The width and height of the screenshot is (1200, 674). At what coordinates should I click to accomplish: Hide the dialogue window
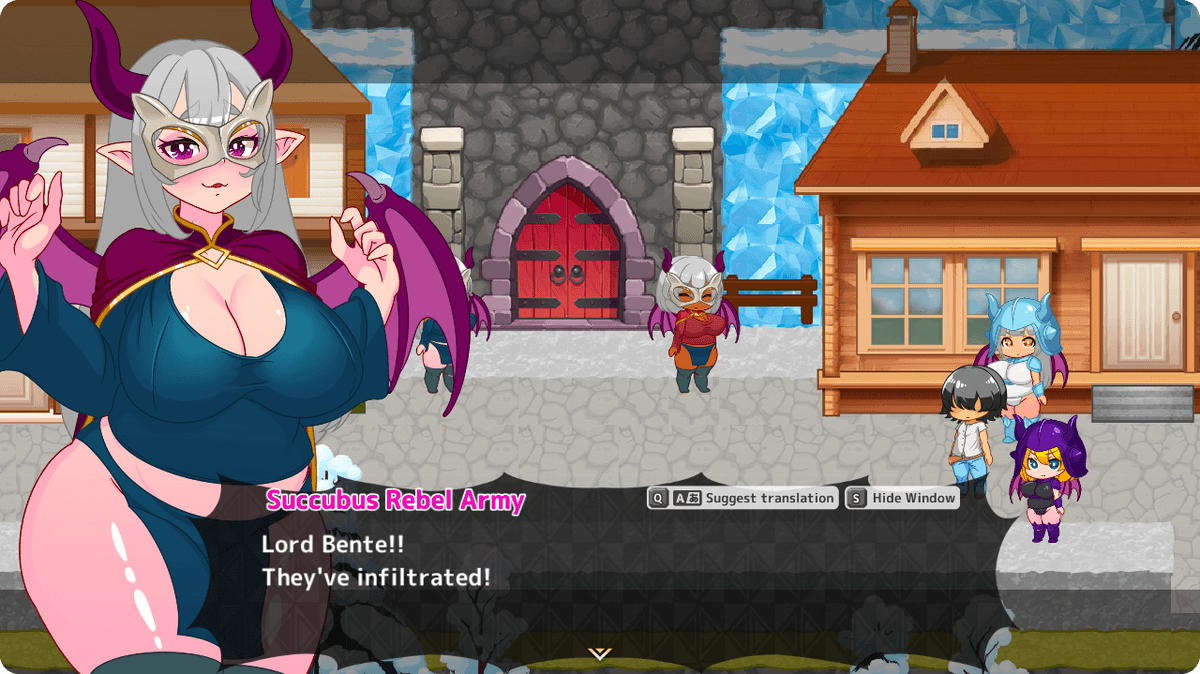(902, 498)
